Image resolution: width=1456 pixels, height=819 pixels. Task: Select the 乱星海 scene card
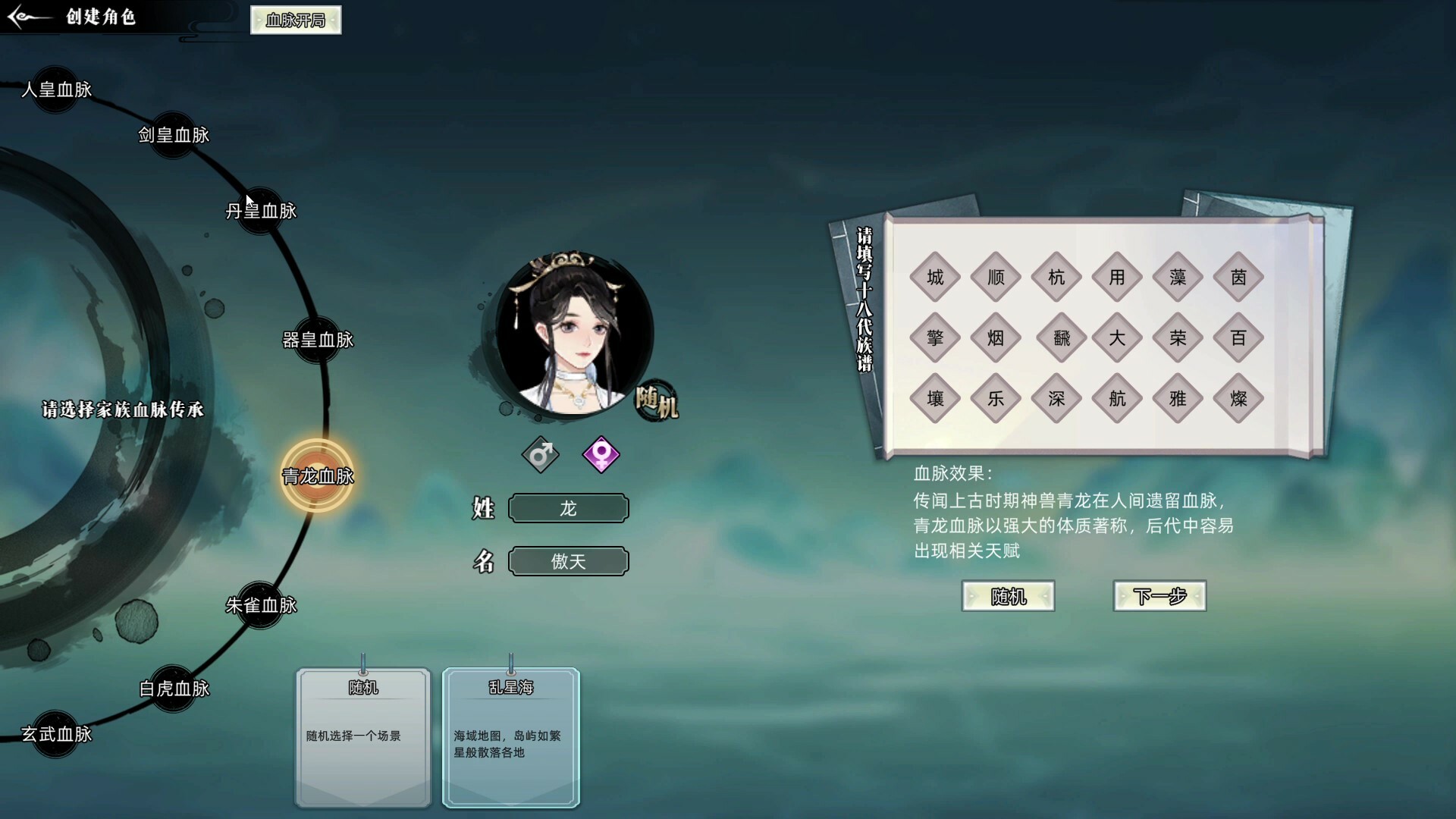pos(510,736)
